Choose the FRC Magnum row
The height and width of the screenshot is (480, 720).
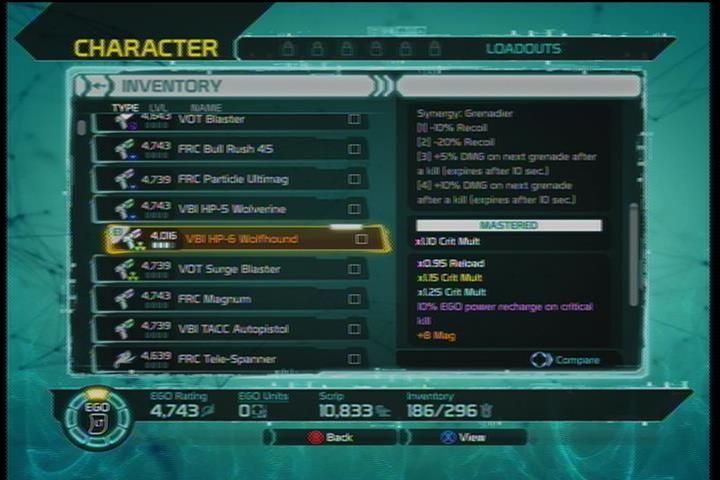230,299
